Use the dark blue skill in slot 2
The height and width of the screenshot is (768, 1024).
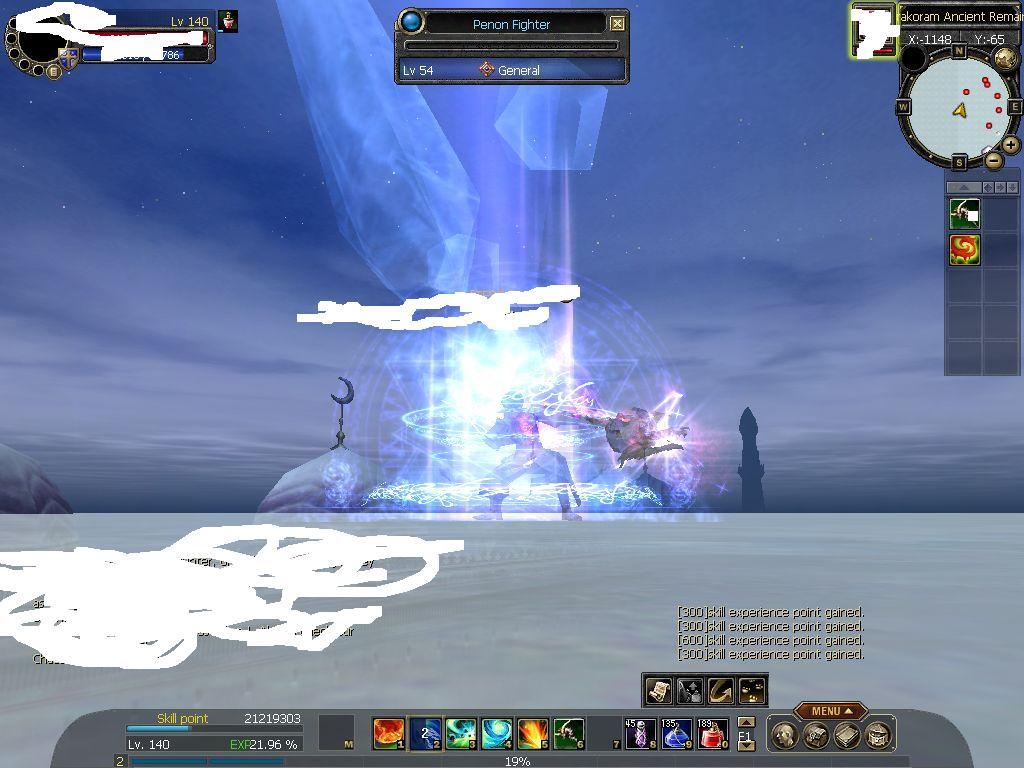click(x=425, y=734)
